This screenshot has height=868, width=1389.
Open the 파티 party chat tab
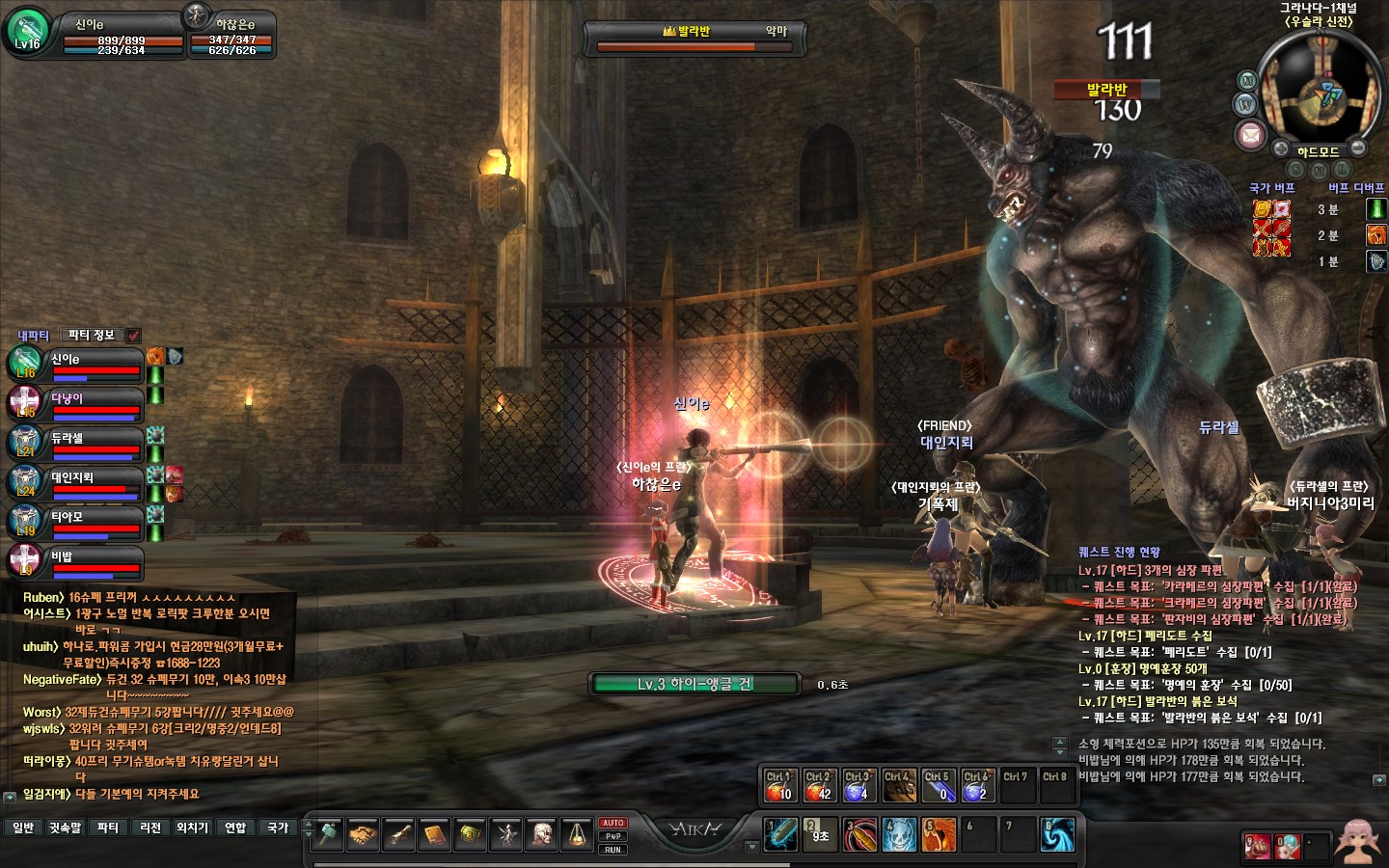point(108,827)
